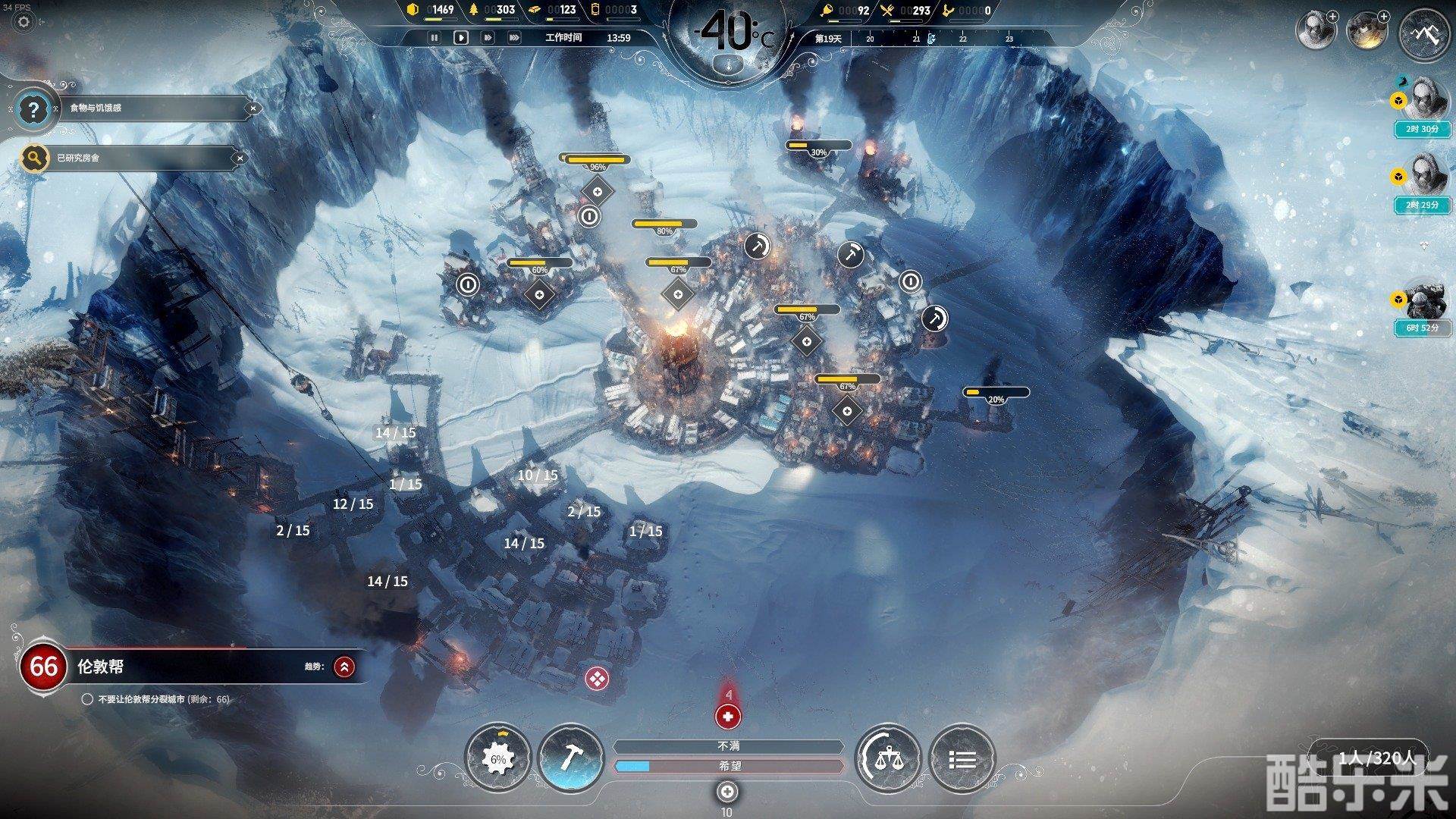1456x819 pixels.
Task: Toggle the temperature overlay thermometer
Action: click(x=727, y=64)
